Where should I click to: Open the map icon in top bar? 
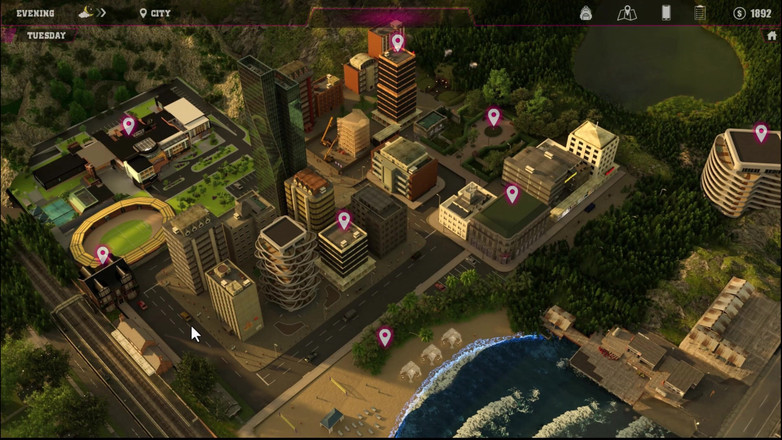(627, 13)
